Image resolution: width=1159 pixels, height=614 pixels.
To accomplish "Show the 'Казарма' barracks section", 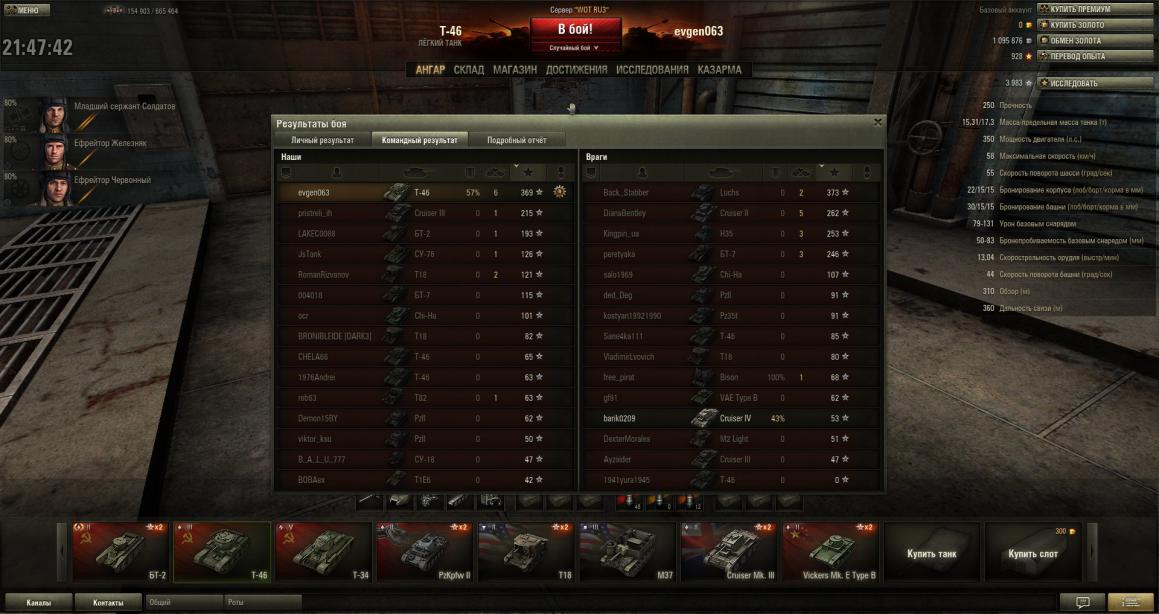I will pyautogui.click(x=720, y=70).
